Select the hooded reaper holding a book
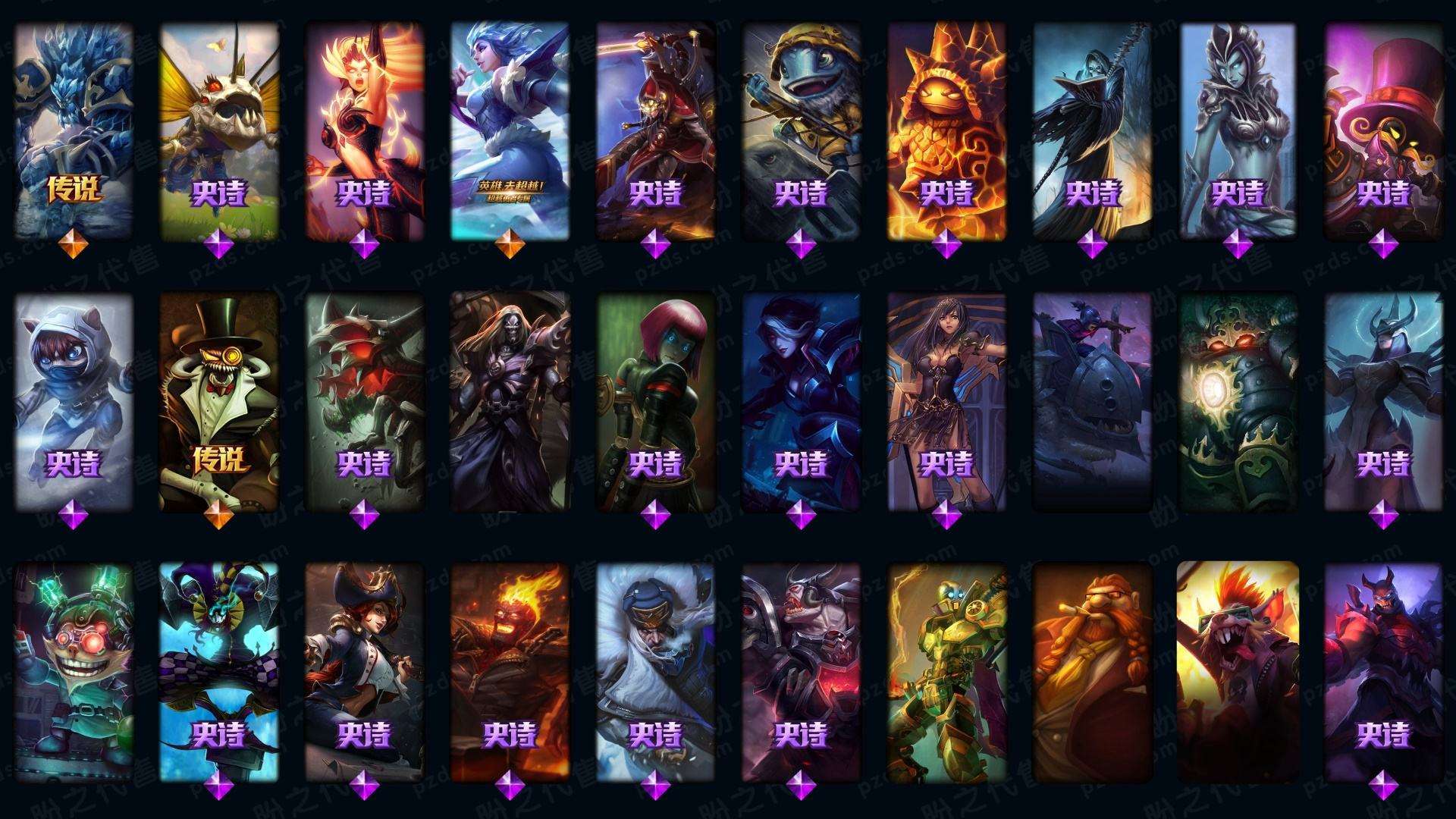1456x819 pixels. (x=1093, y=129)
